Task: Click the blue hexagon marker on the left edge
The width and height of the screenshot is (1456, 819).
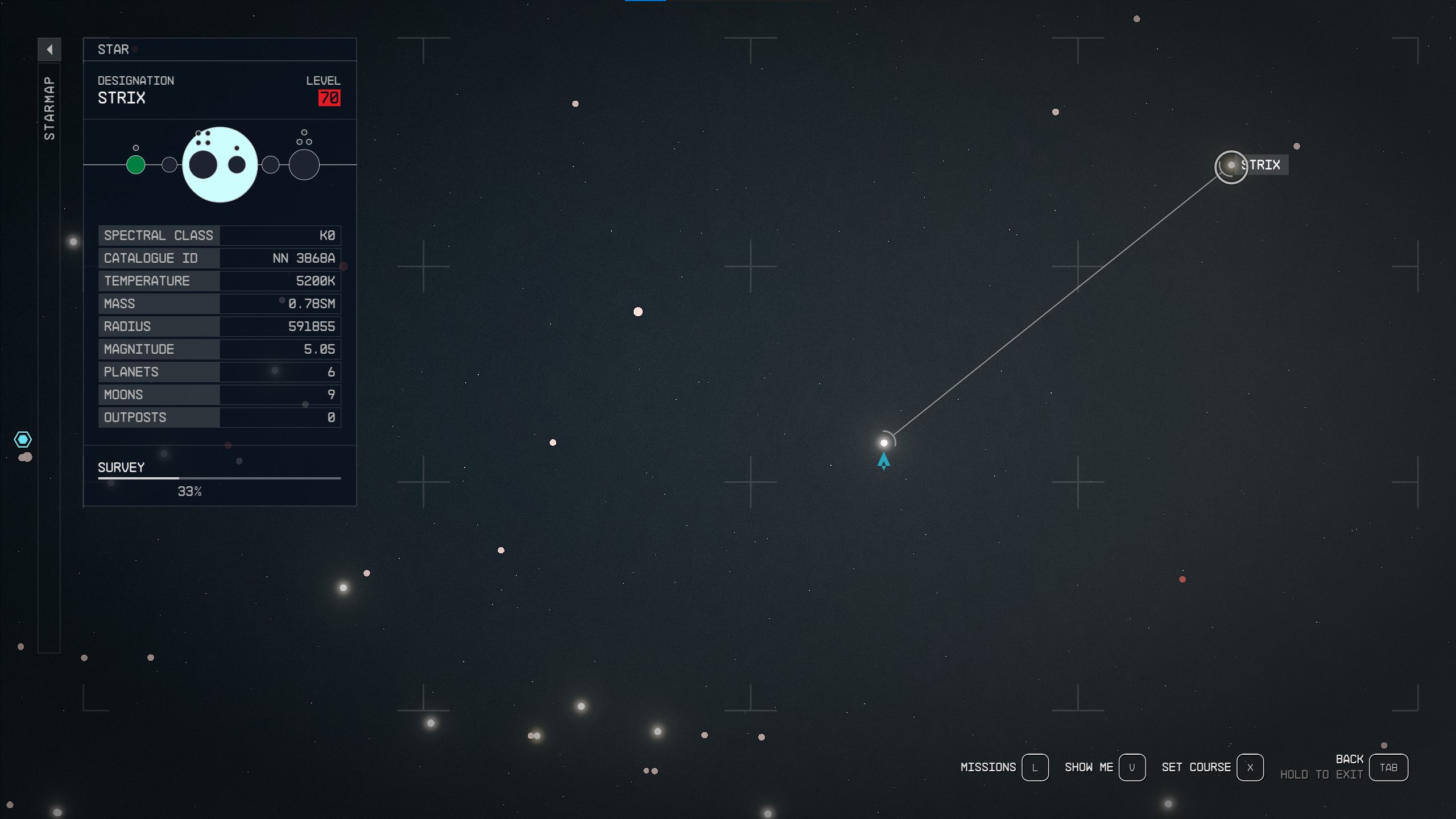Action: (x=23, y=439)
